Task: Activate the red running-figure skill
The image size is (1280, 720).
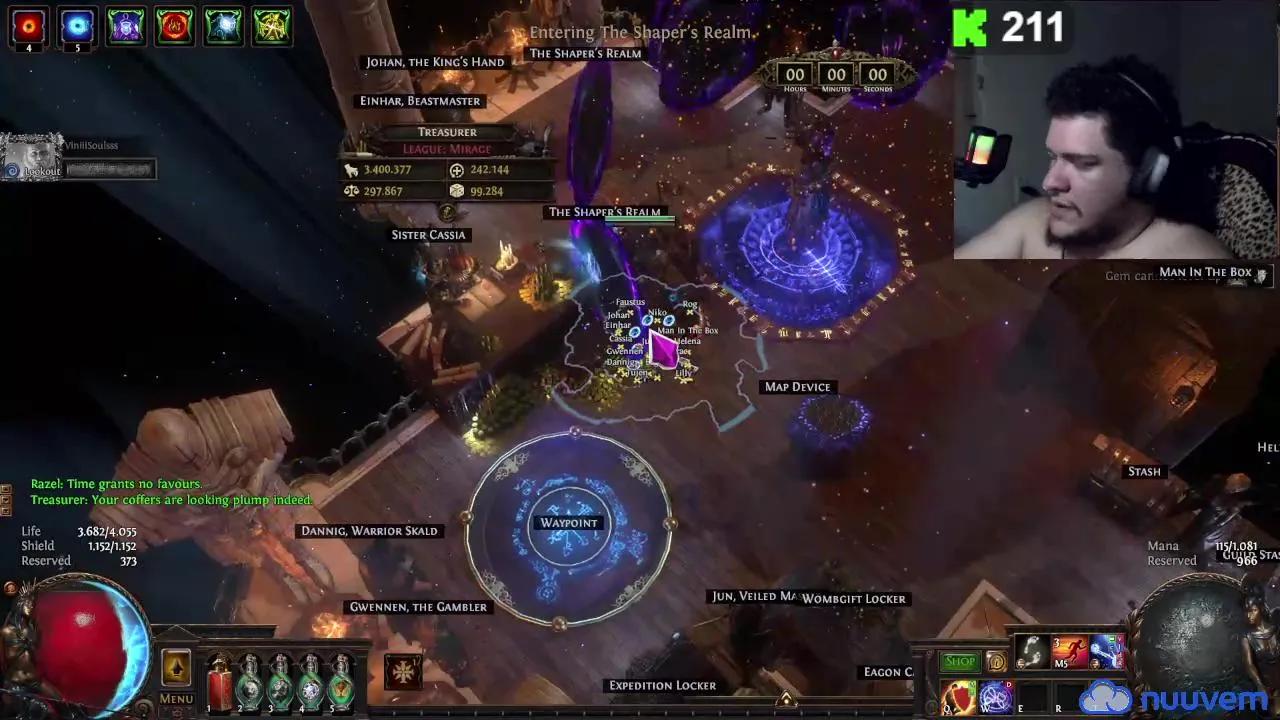Action: point(1068,652)
